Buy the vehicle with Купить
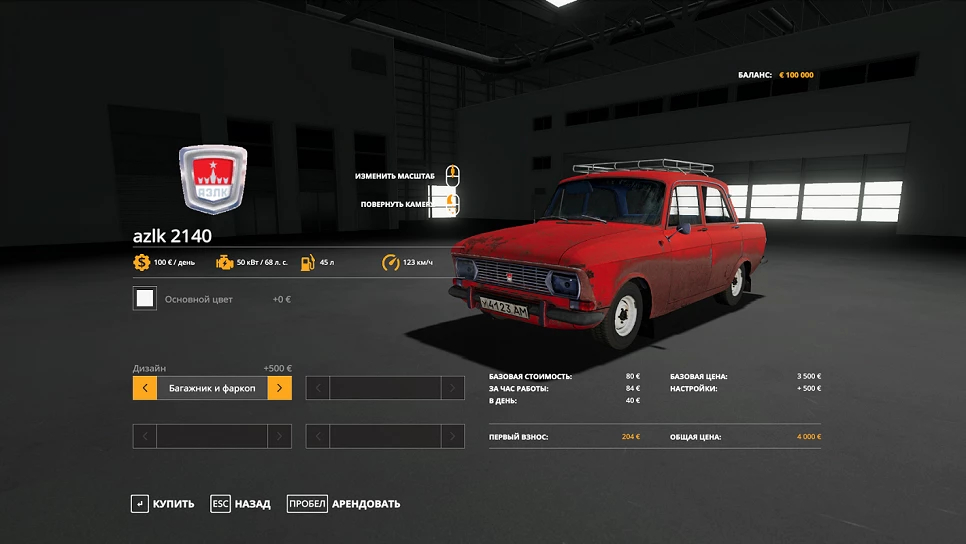This screenshot has height=544, width=966. coord(163,504)
